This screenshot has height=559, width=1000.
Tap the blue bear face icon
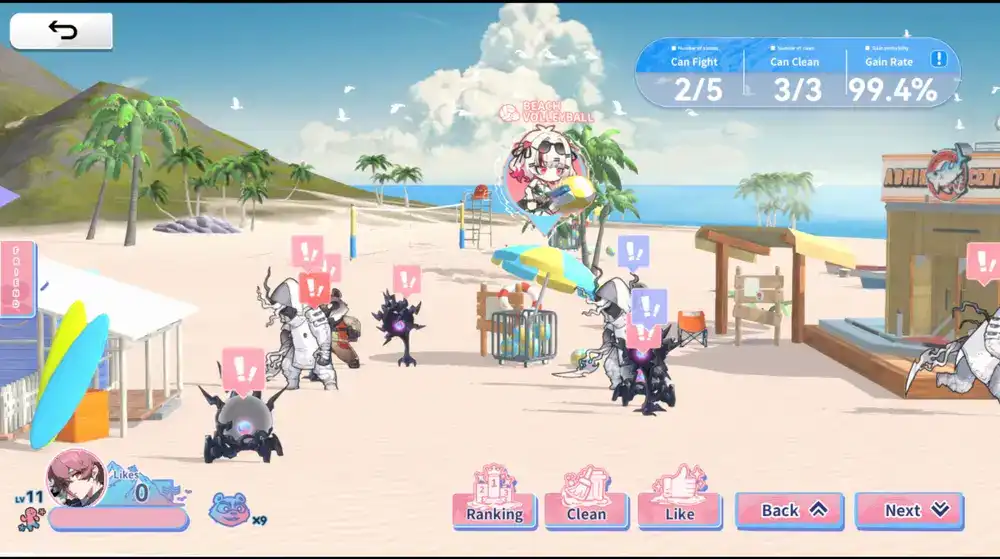[229, 509]
